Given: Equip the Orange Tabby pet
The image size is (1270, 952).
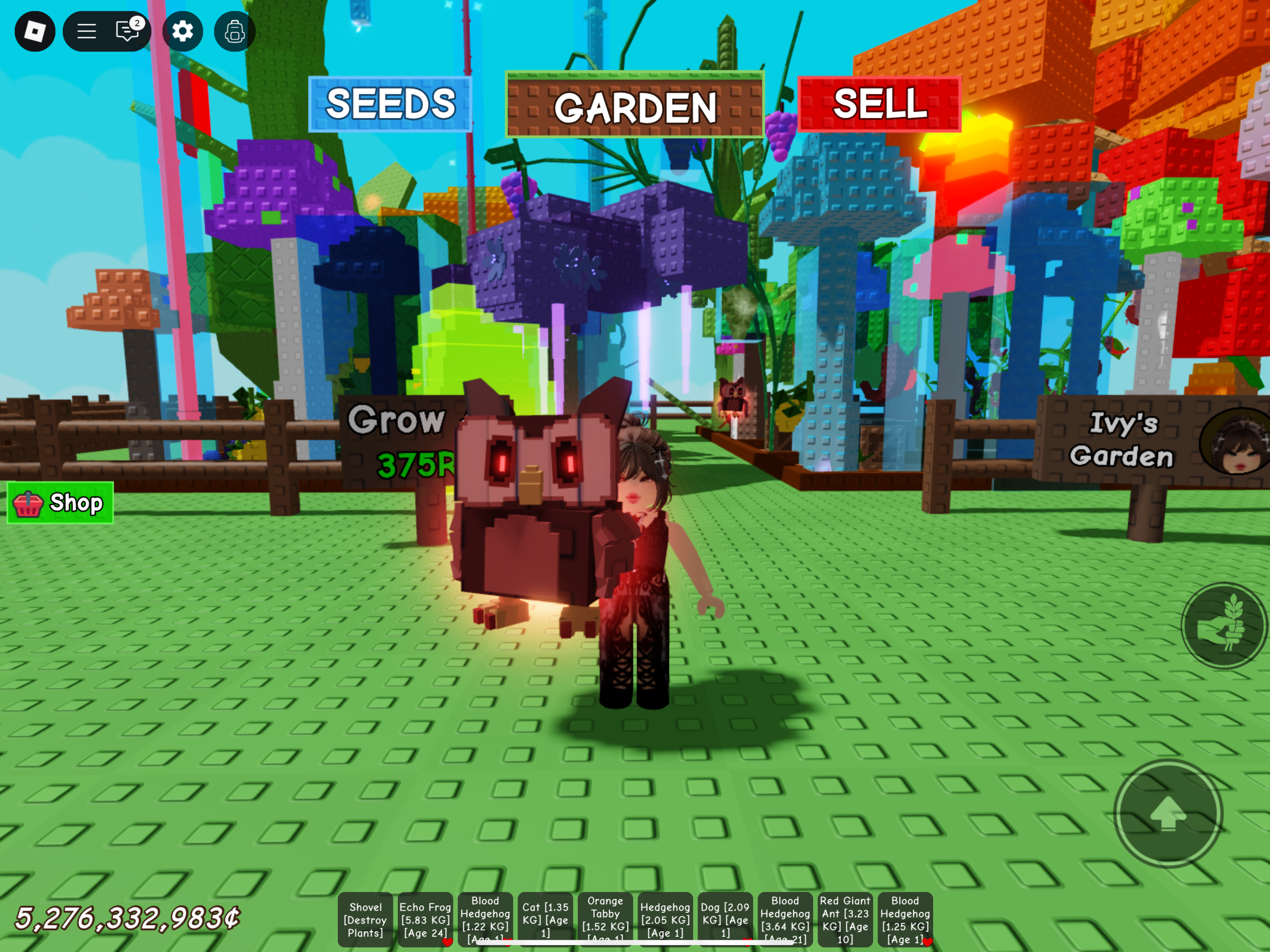Looking at the screenshot, I should pyautogui.click(x=605, y=919).
